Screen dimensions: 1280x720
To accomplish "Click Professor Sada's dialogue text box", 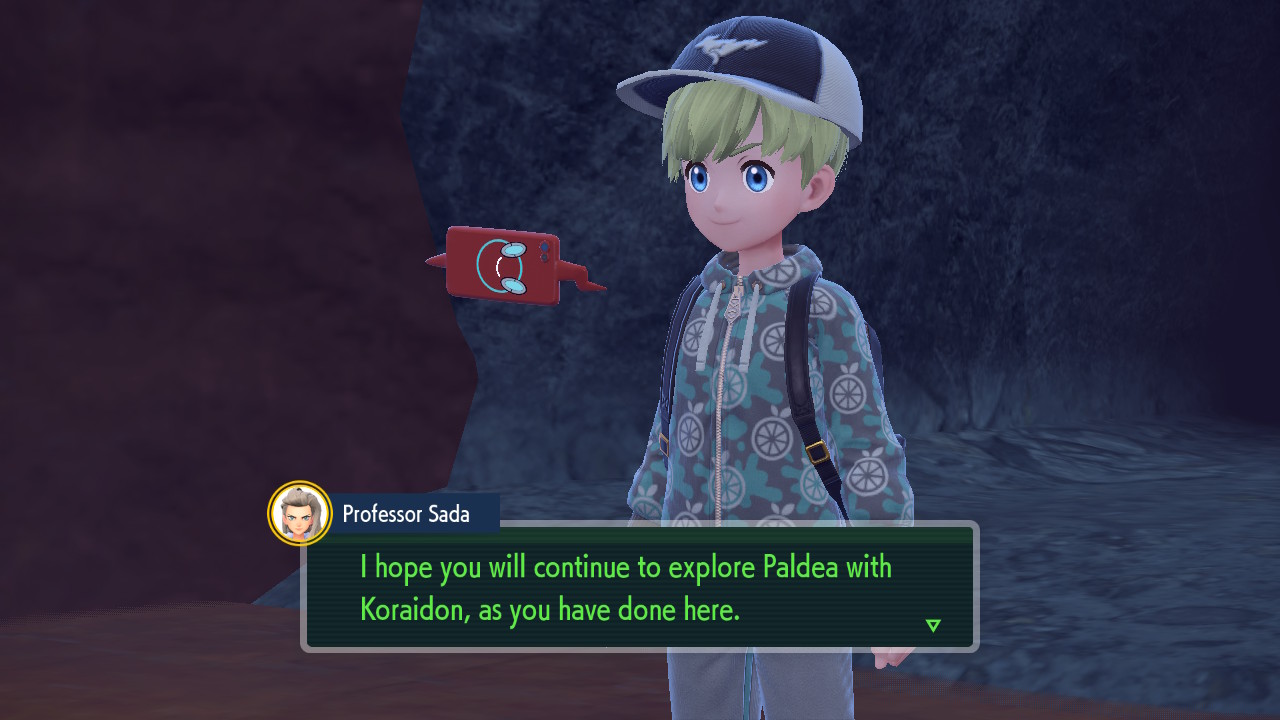I will pos(639,587).
